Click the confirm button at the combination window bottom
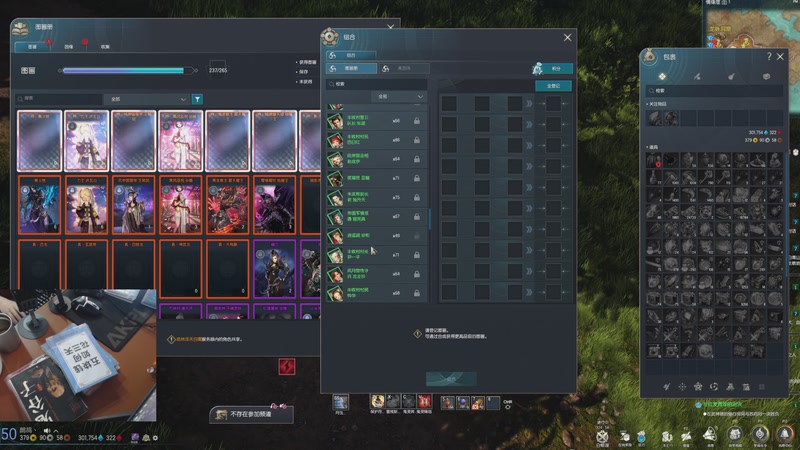The width and height of the screenshot is (800, 450). [x=451, y=379]
